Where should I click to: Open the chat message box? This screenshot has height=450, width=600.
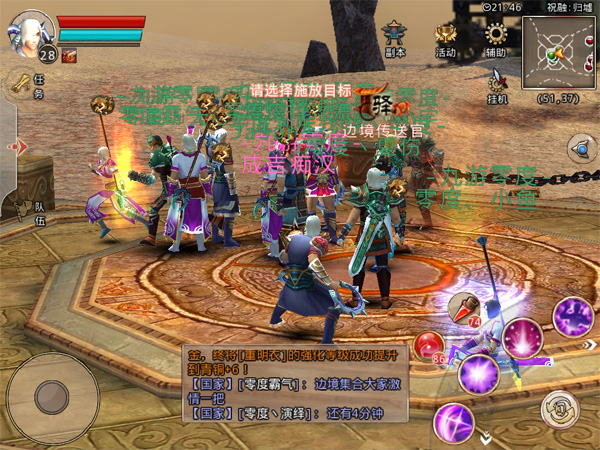pos(296,384)
